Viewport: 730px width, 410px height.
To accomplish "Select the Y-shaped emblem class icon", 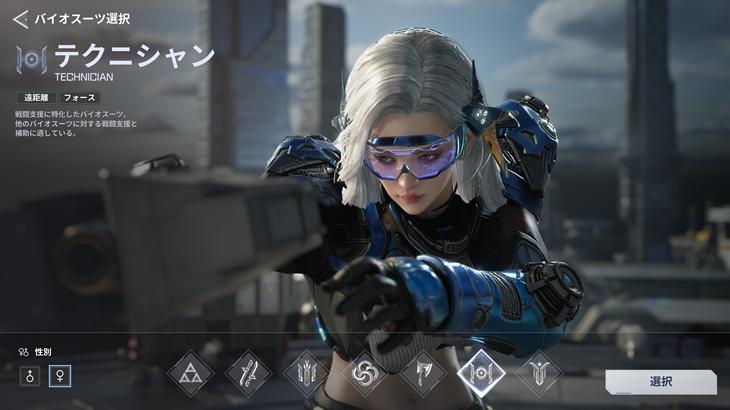I will click(x=538, y=374).
